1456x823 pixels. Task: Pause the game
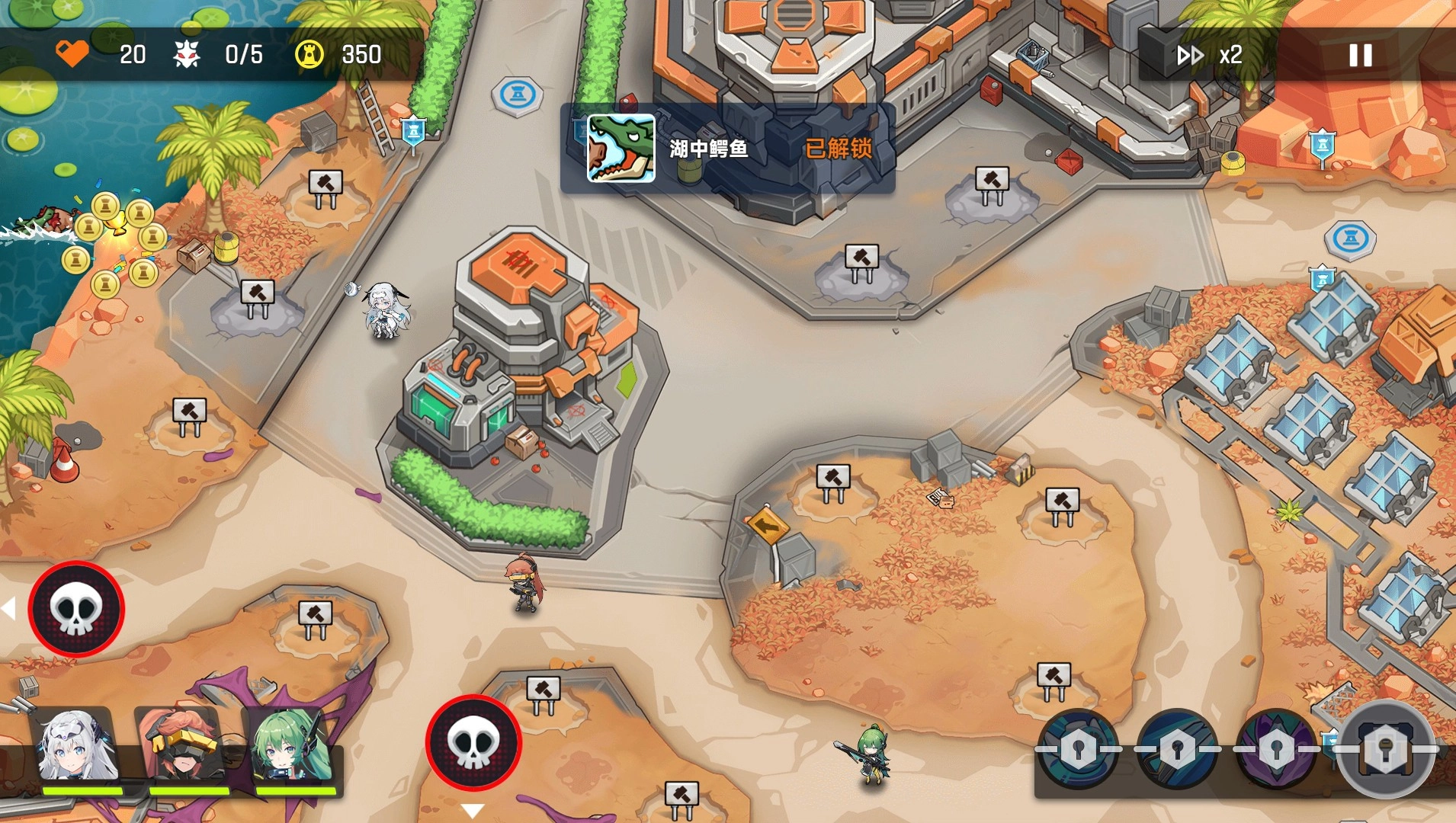tap(1360, 55)
